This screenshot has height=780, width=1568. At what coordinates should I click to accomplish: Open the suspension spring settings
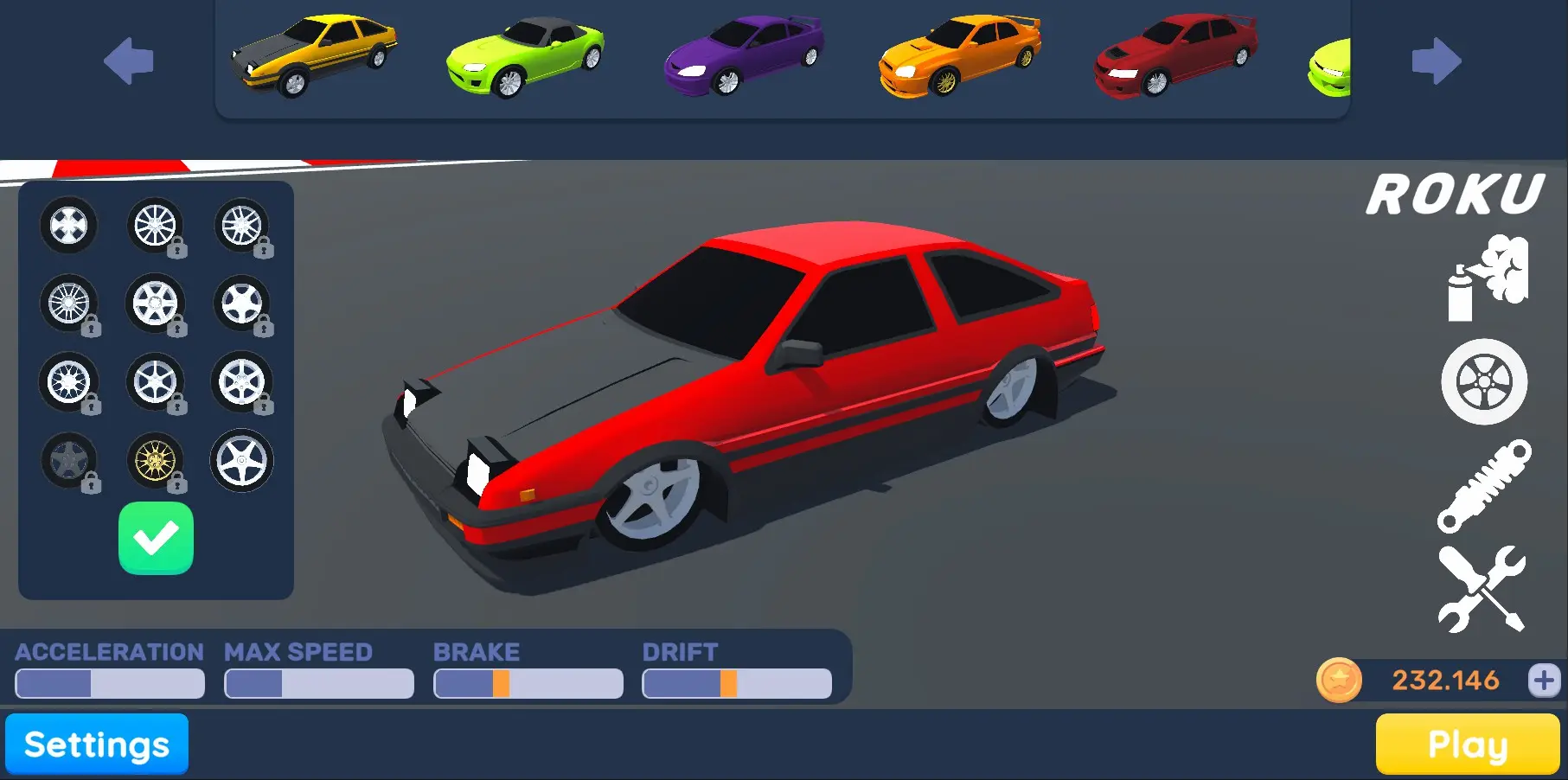tap(1484, 485)
